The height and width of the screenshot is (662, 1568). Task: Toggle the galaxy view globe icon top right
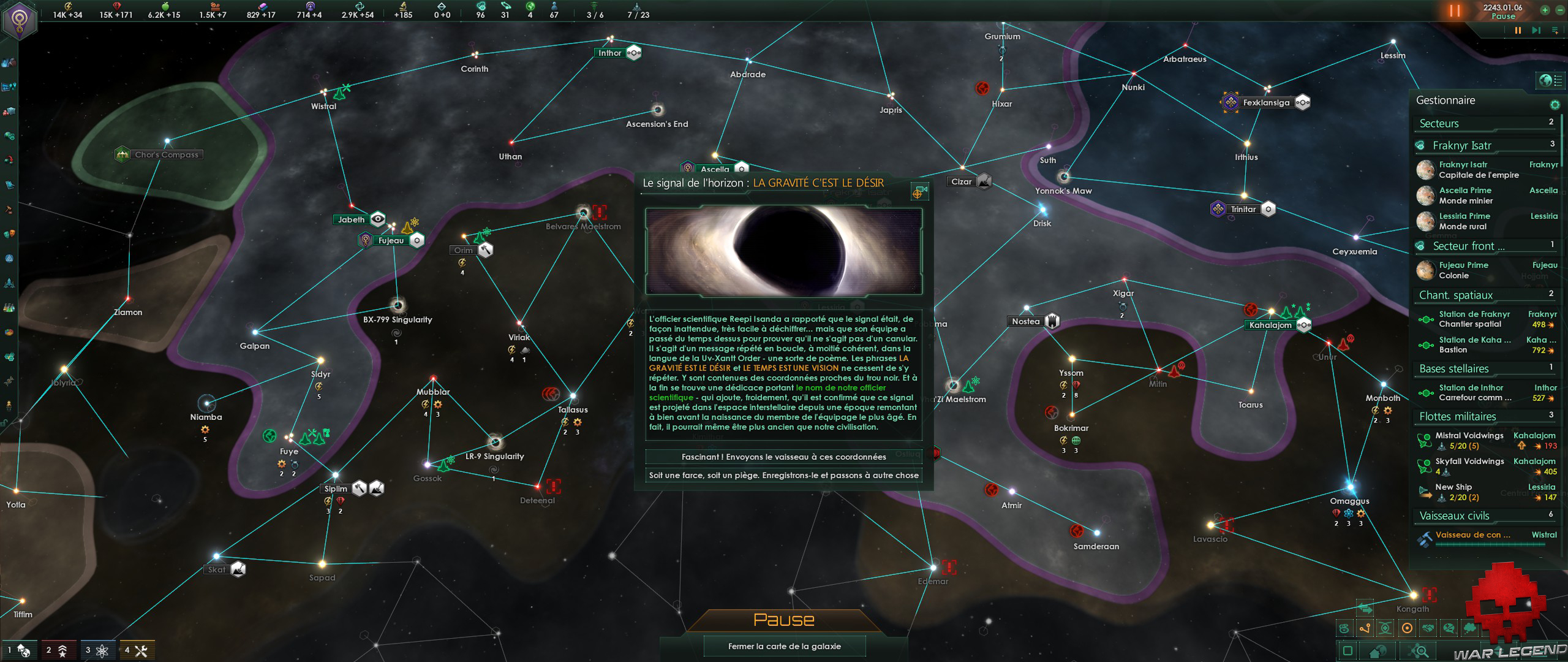(1545, 80)
